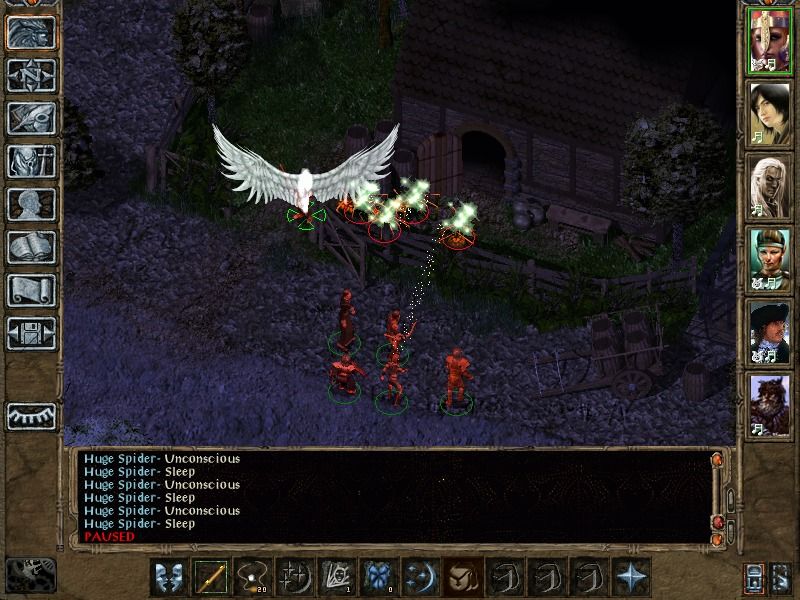Viewport: 800px width, 600px height.
Task: Select the masked woman's portrait
Action: click(771, 41)
